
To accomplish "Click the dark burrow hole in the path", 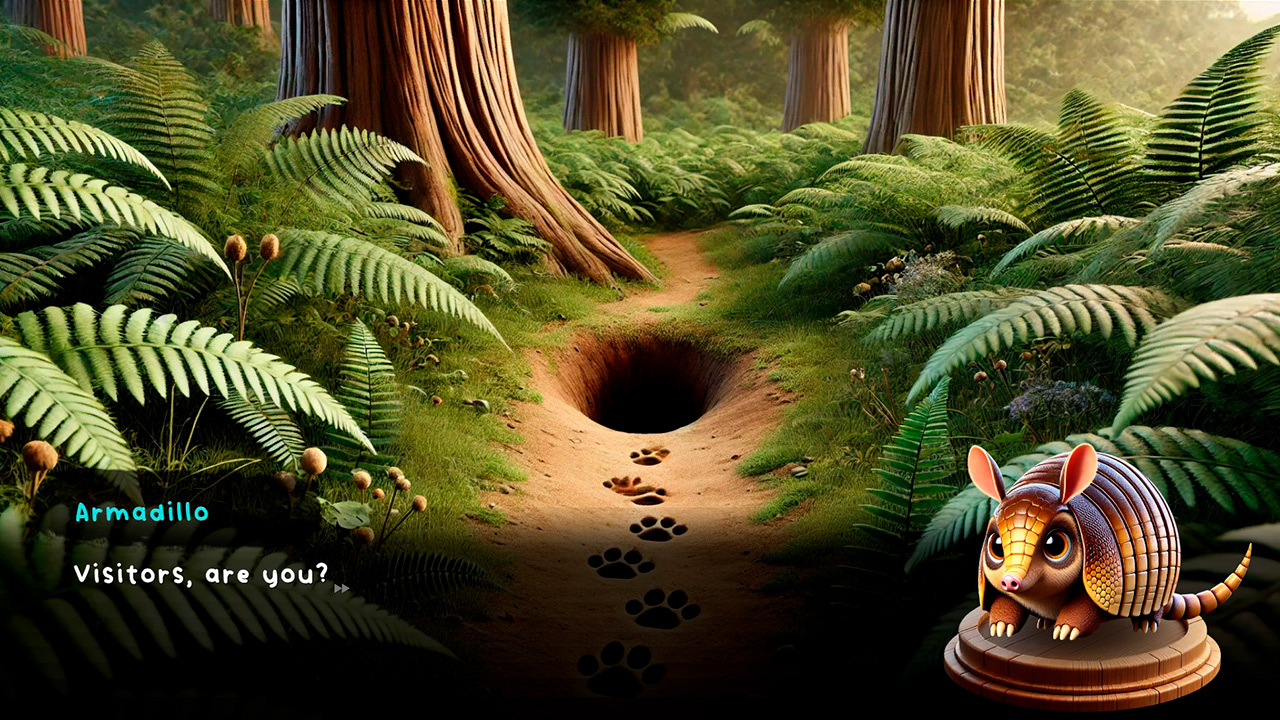I will tap(650, 390).
